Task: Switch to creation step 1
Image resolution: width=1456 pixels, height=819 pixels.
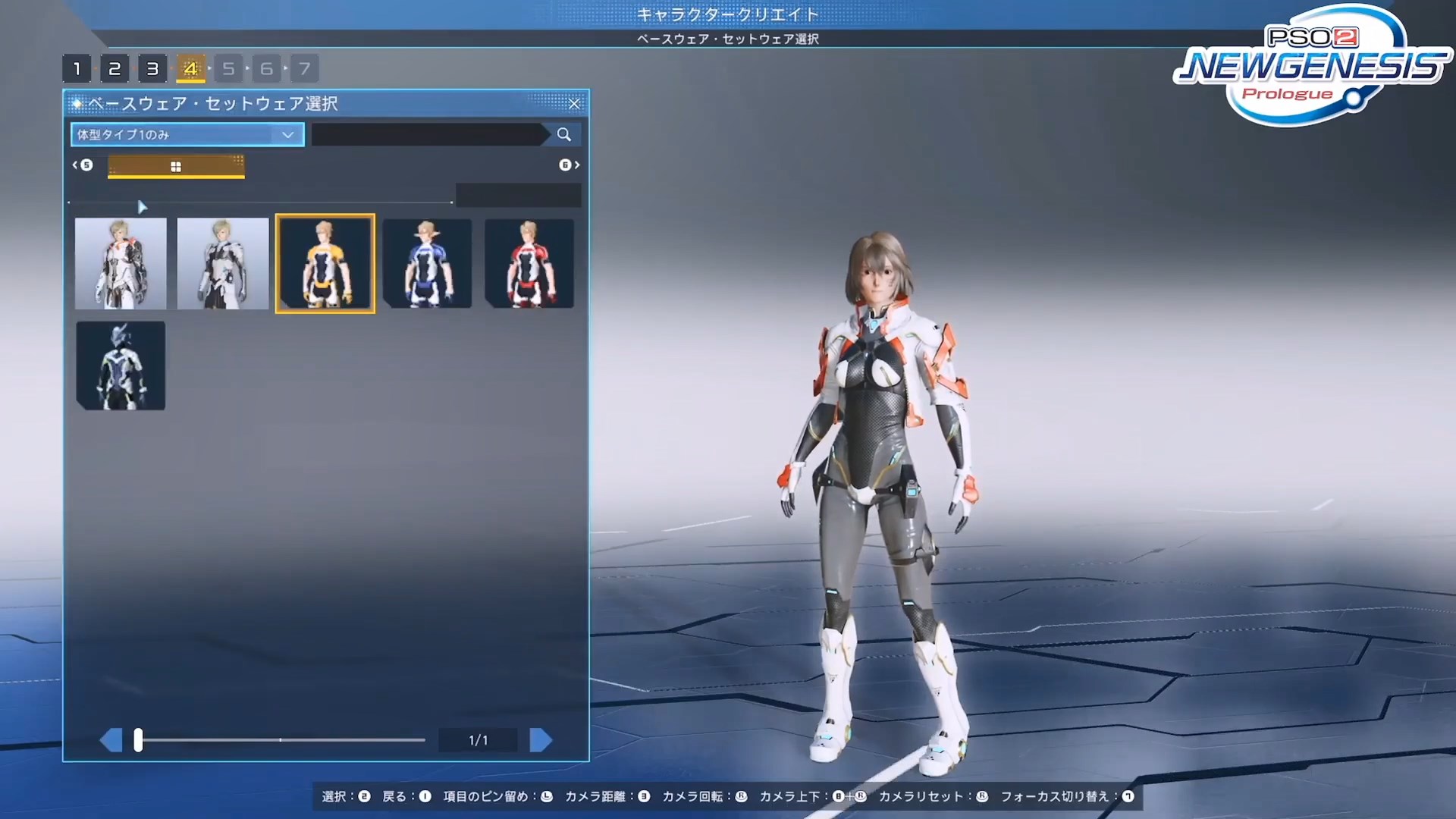Action: click(77, 68)
